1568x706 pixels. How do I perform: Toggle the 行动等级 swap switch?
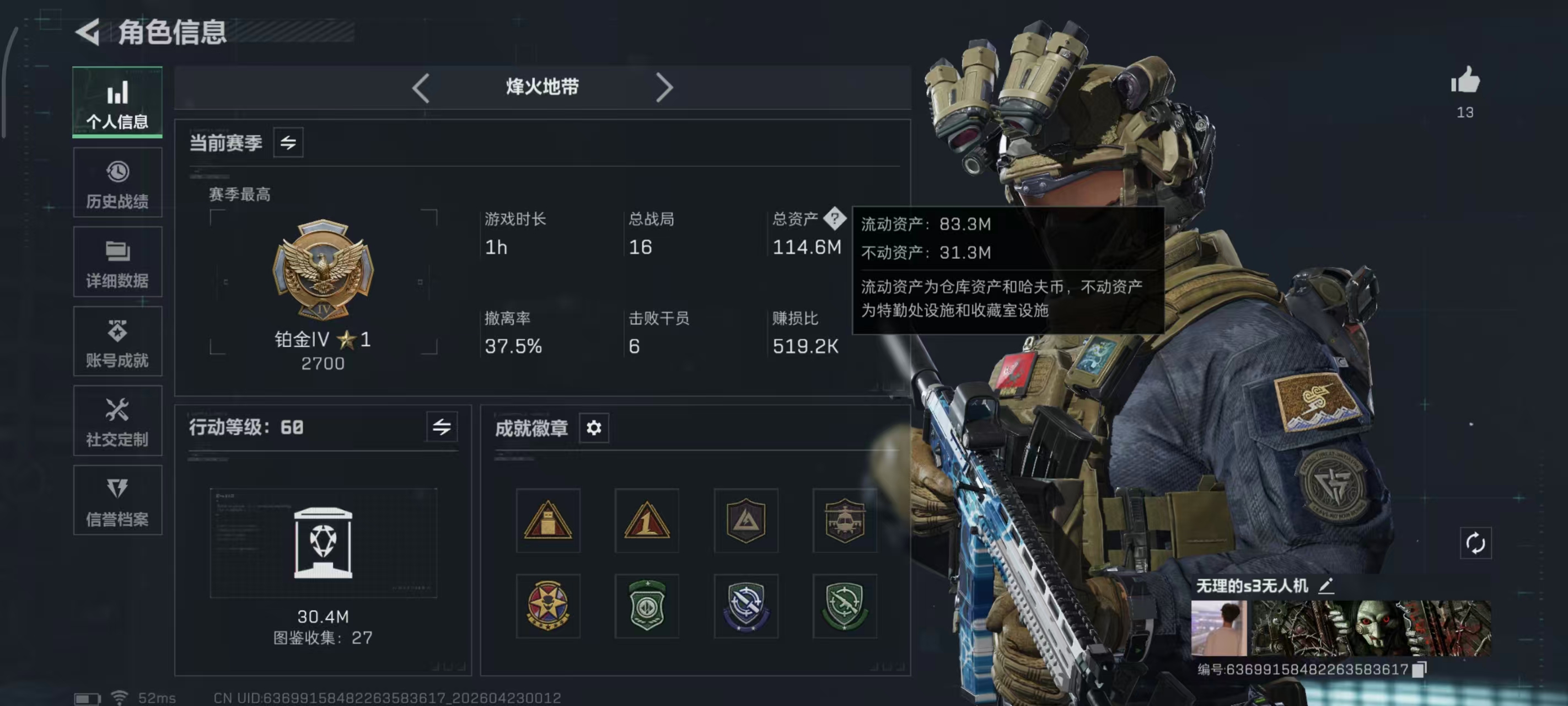[443, 427]
